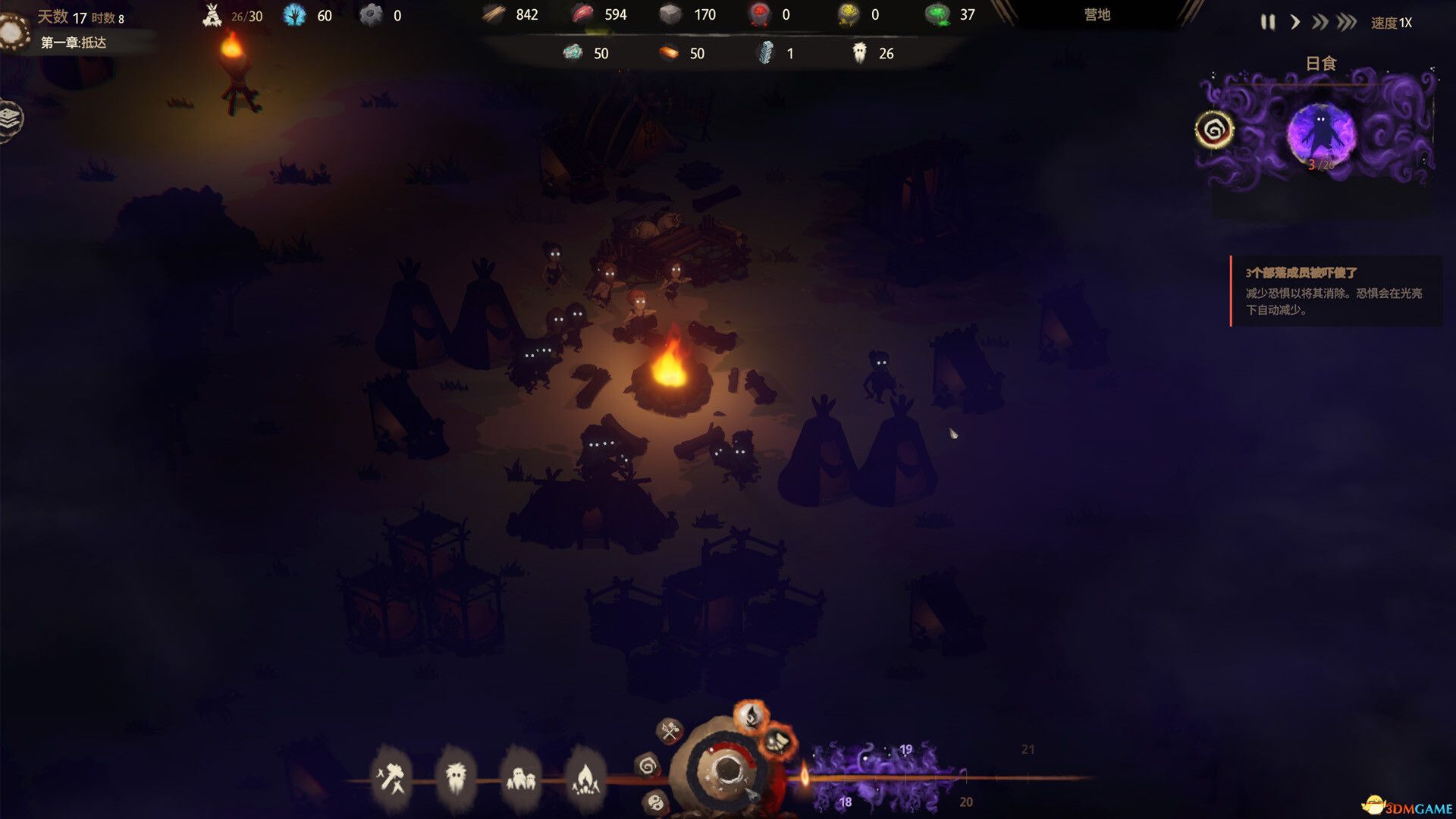Open the single tribe member menu
The height and width of the screenshot is (819, 1456).
tap(456, 777)
